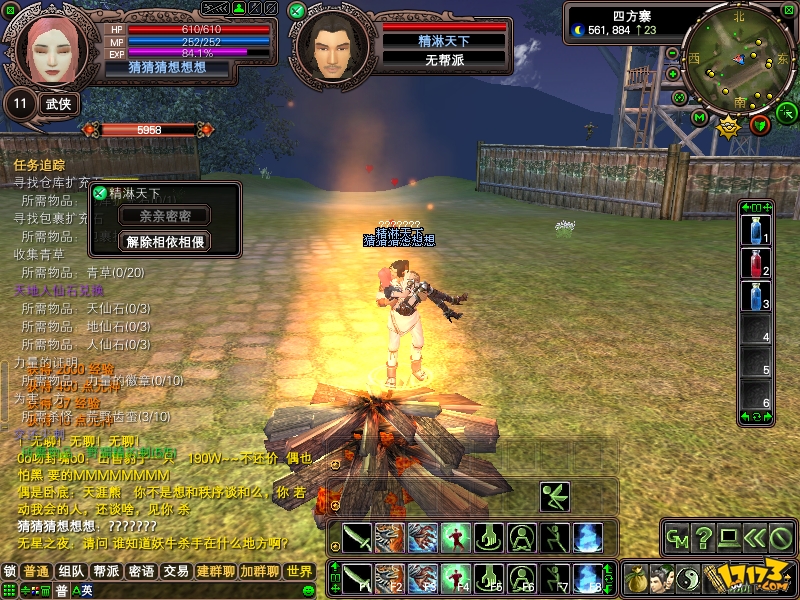
Task: Switch chat to the 组队 channel
Action: [71, 571]
